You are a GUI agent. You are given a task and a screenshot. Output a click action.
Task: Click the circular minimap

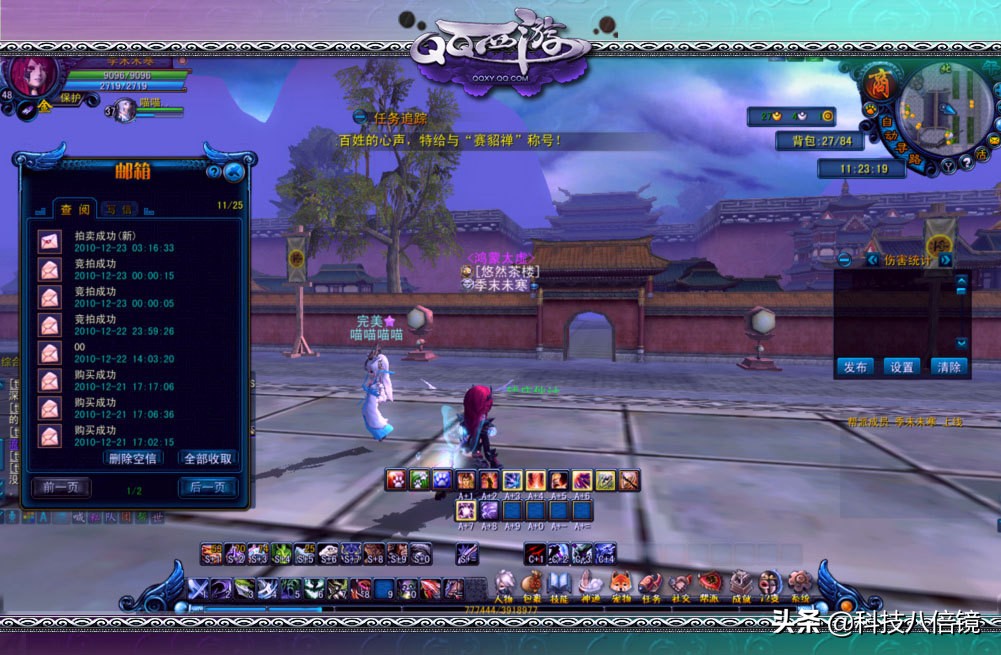coord(940,109)
